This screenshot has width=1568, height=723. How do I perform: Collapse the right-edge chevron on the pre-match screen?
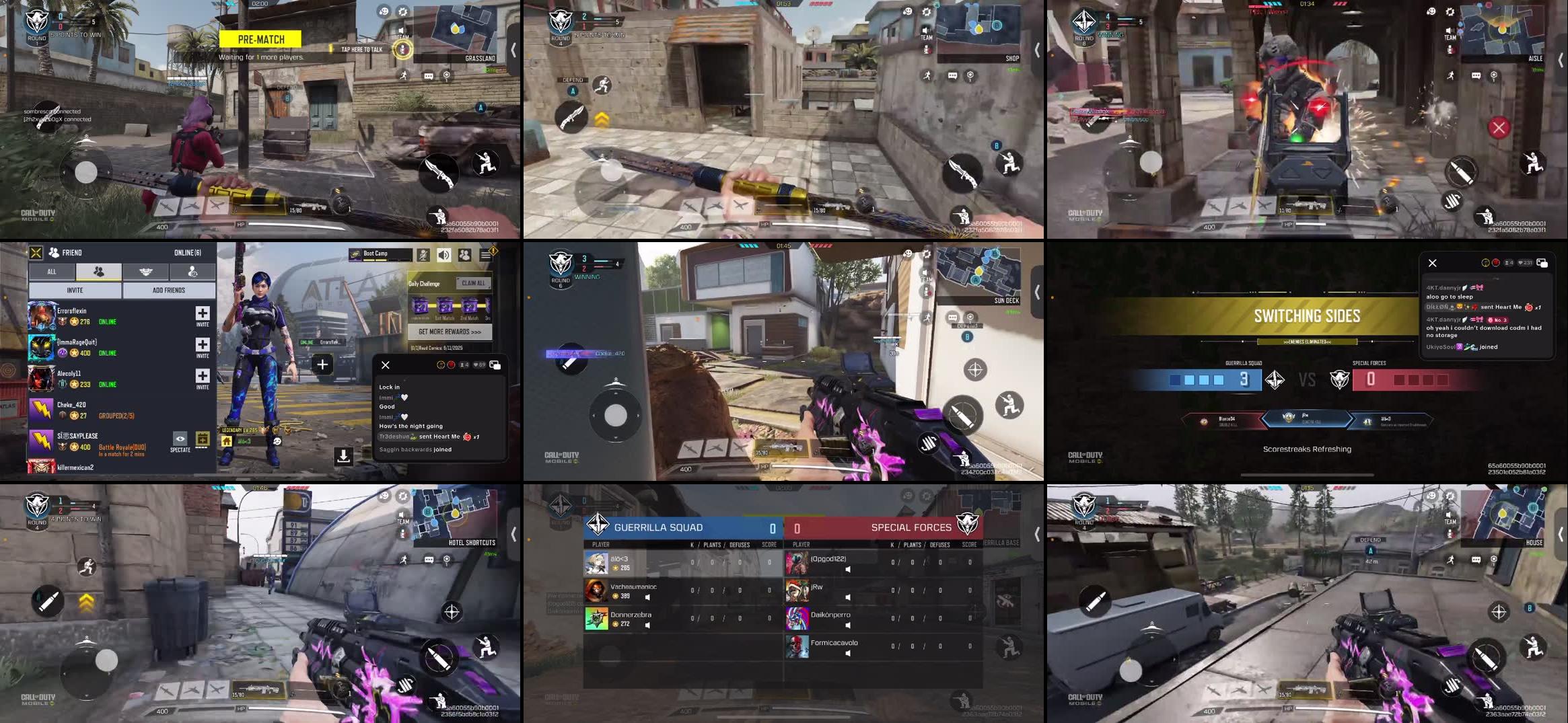513,49
